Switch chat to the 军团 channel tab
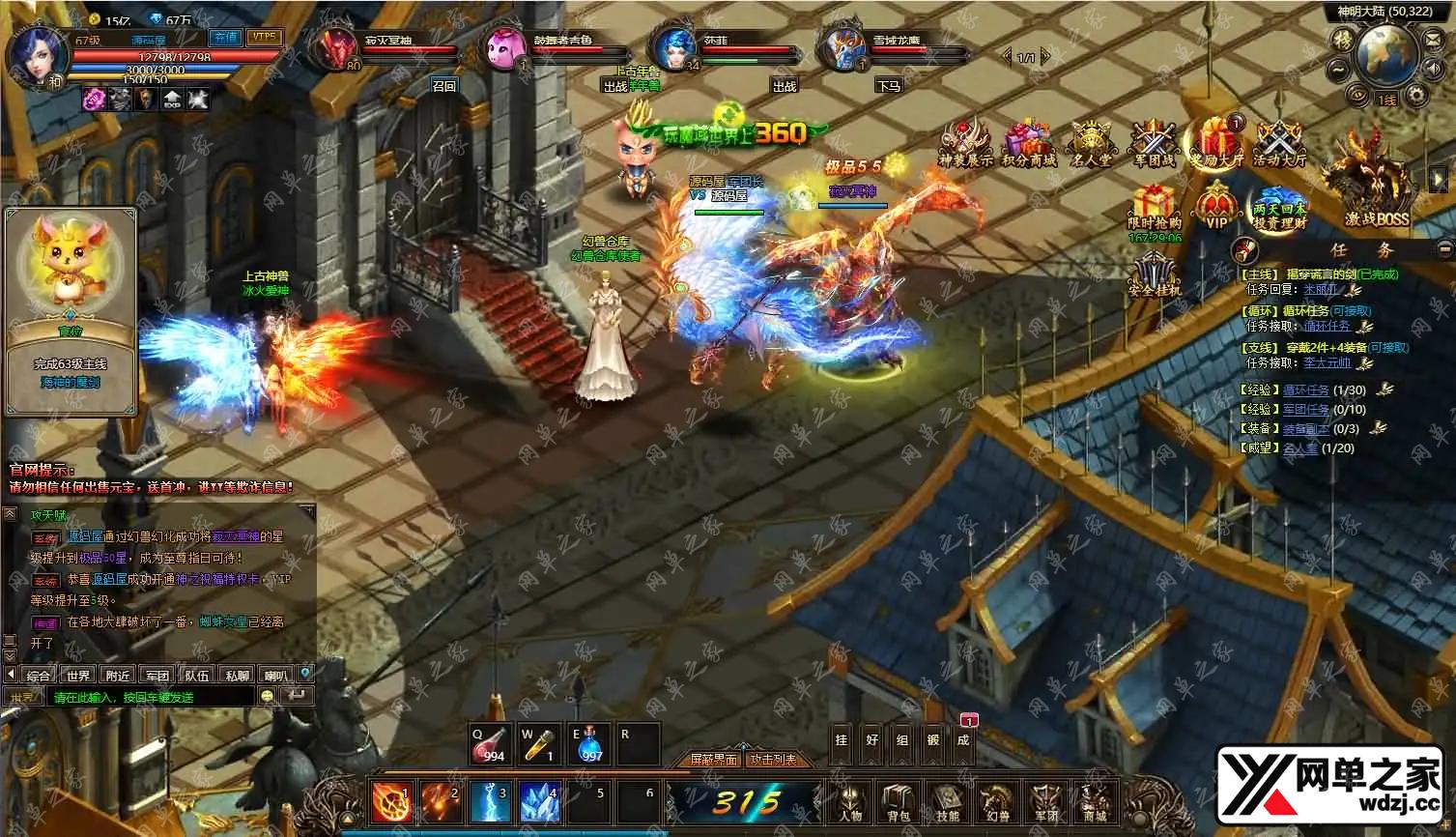This screenshot has width=1456, height=837. coord(157,676)
